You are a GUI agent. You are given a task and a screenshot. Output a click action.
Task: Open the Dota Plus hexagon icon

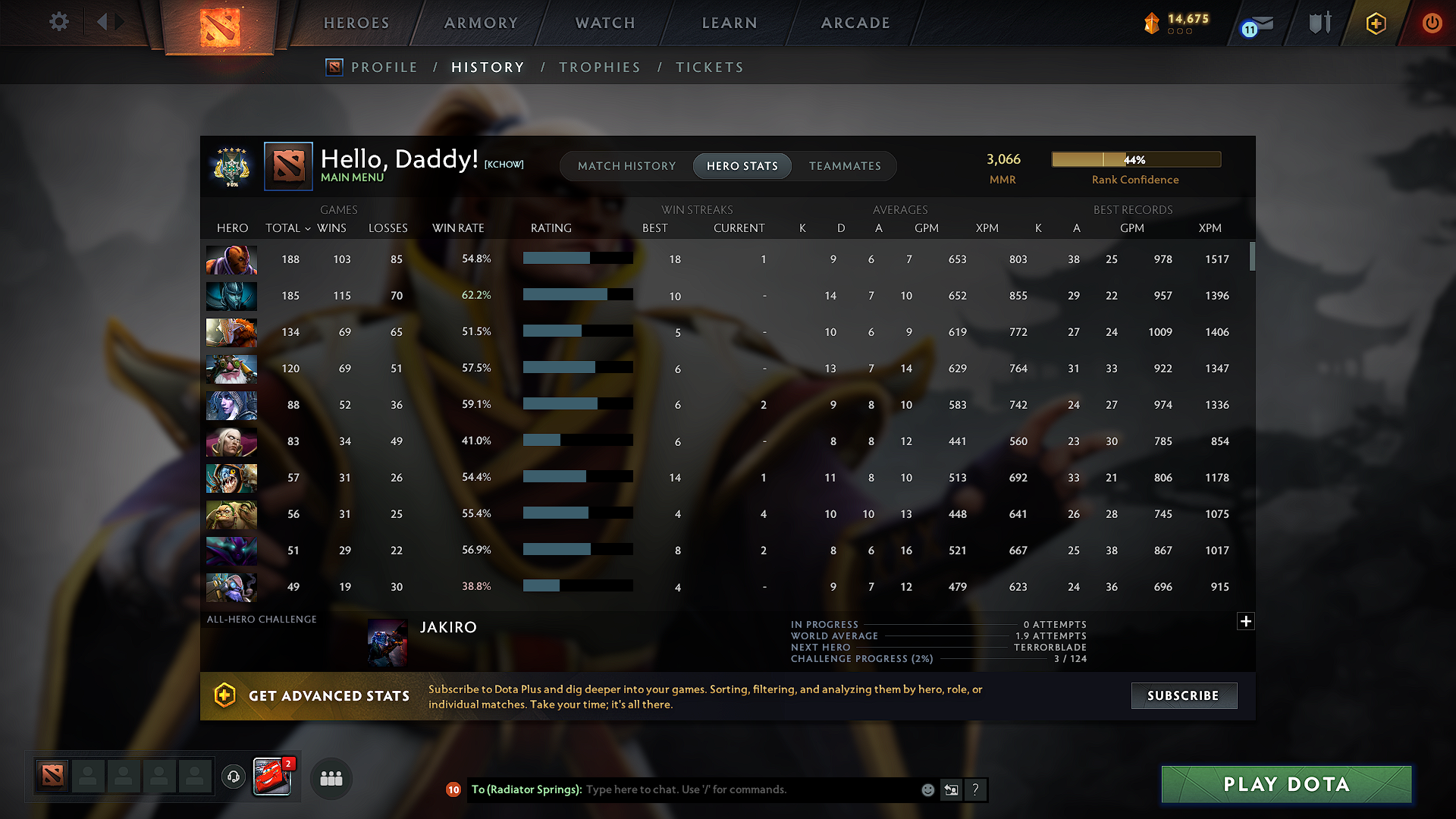(x=1375, y=24)
